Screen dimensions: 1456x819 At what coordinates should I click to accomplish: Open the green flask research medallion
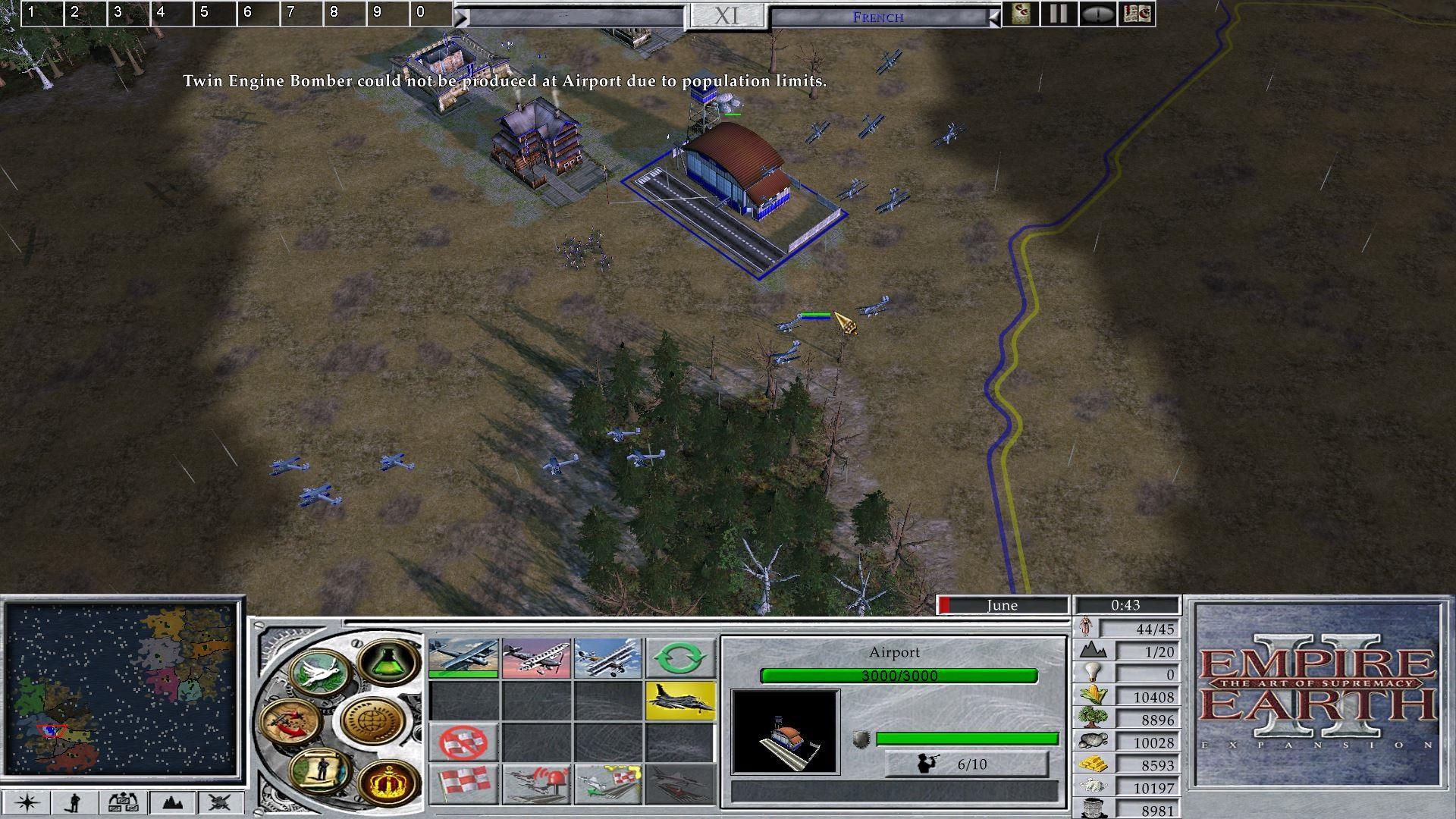(389, 661)
